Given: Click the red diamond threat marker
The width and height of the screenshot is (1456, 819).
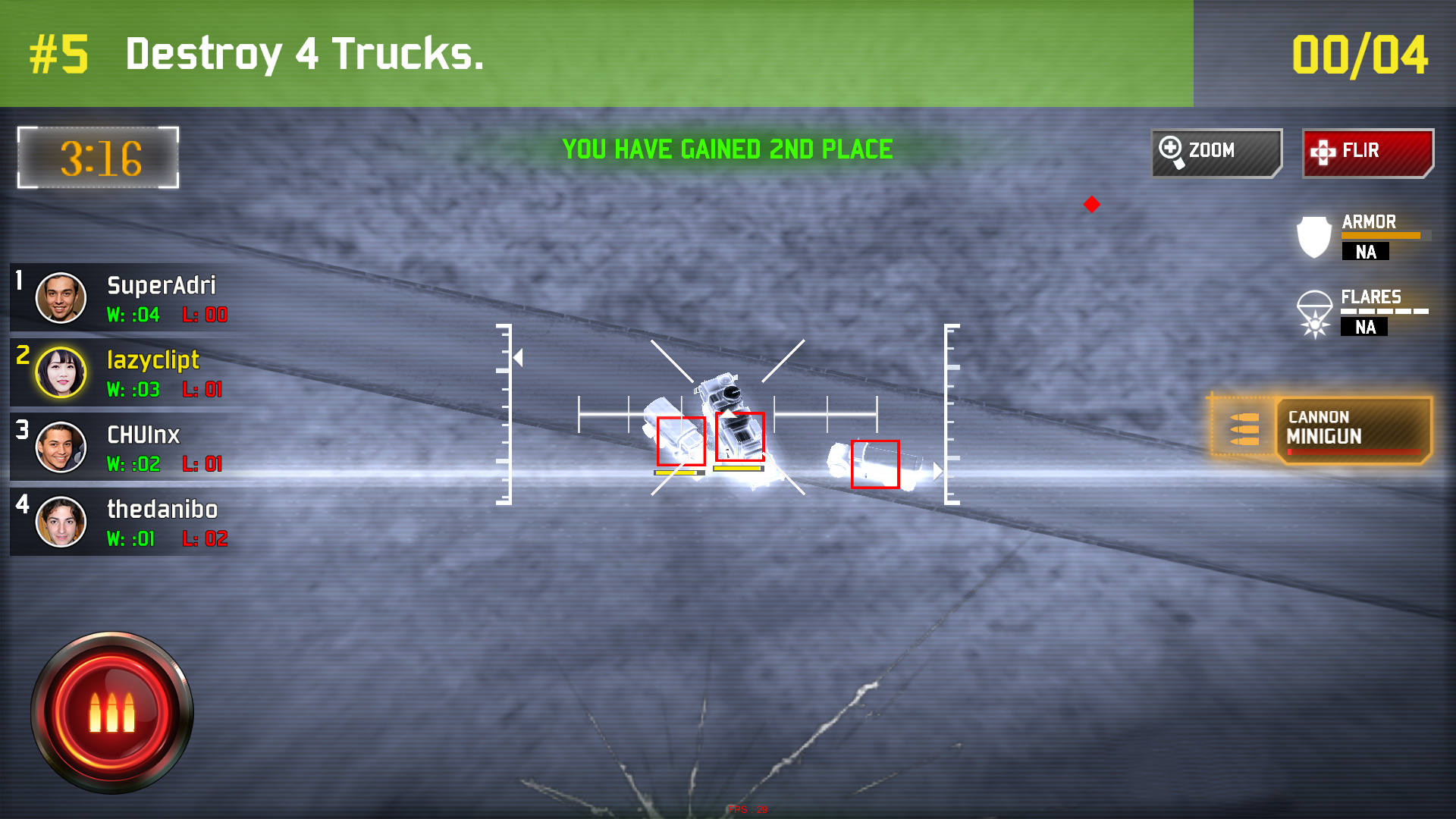Looking at the screenshot, I should point(1092,203).
